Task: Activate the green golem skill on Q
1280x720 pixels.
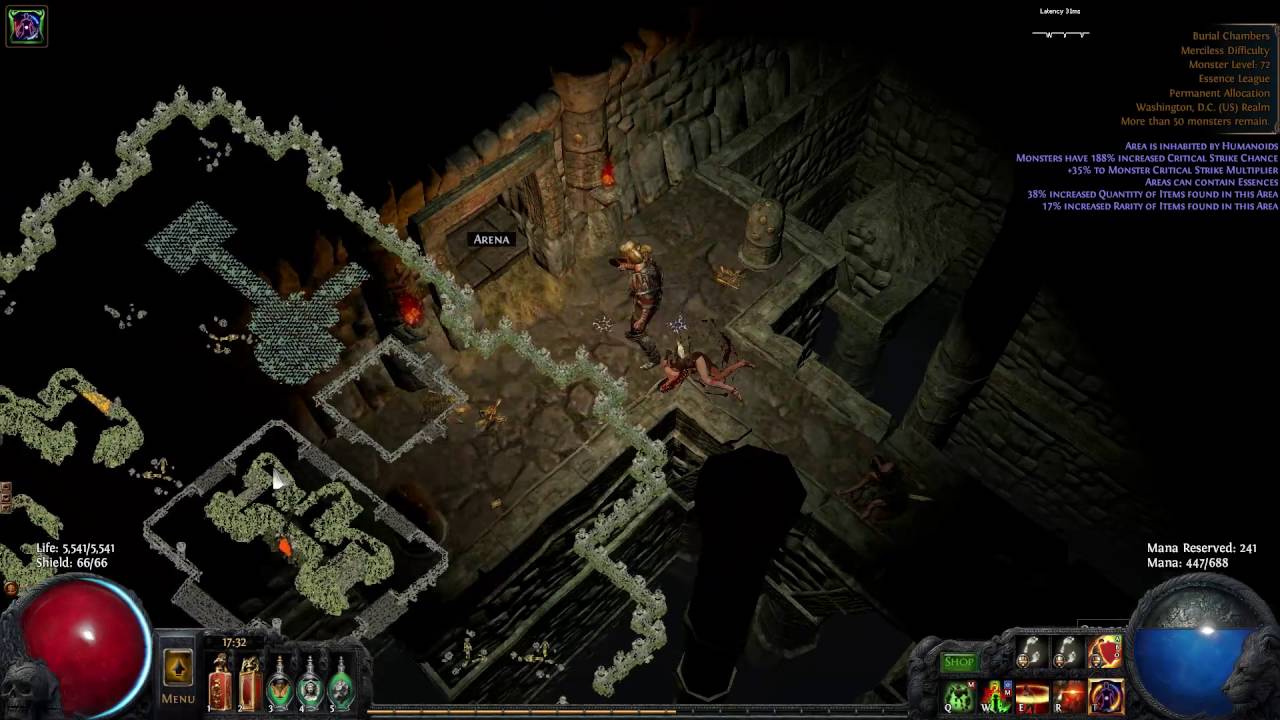Action: 960,696
